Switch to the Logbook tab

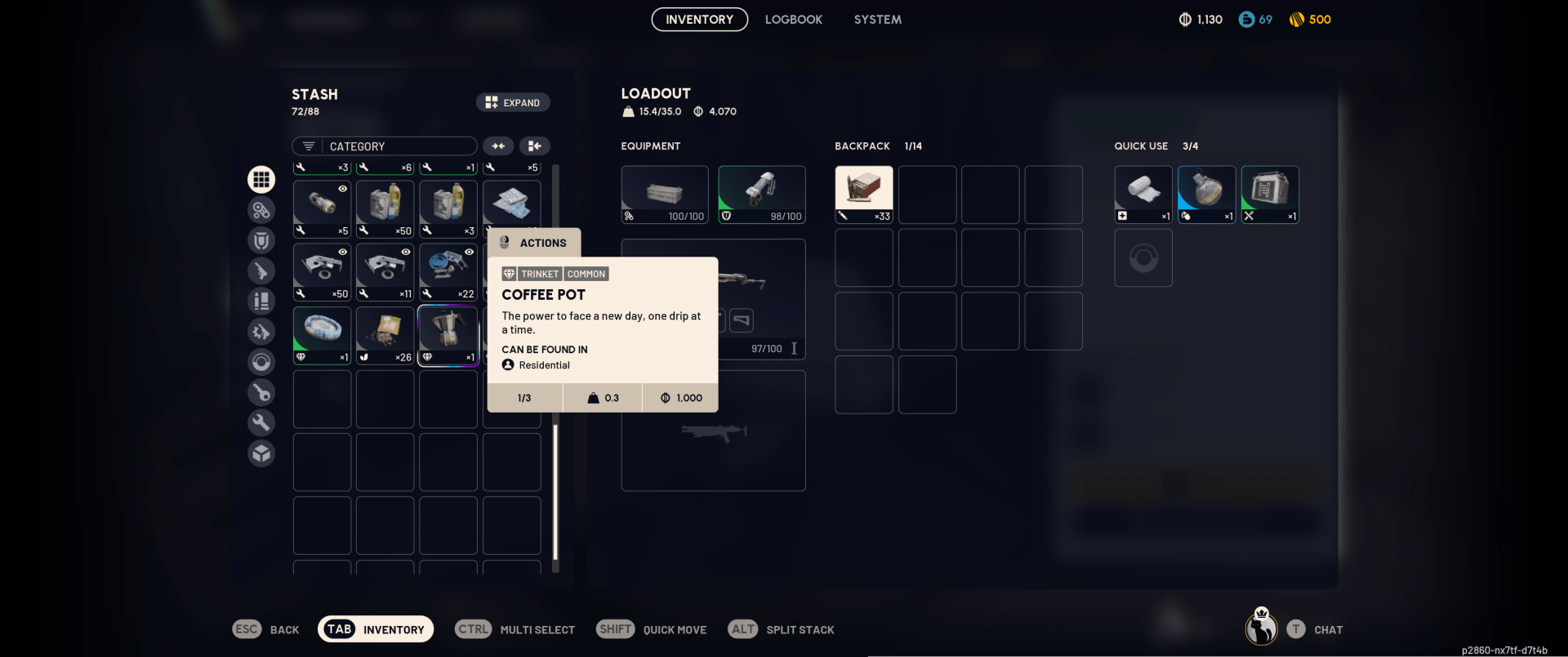(x=793, y=19)
